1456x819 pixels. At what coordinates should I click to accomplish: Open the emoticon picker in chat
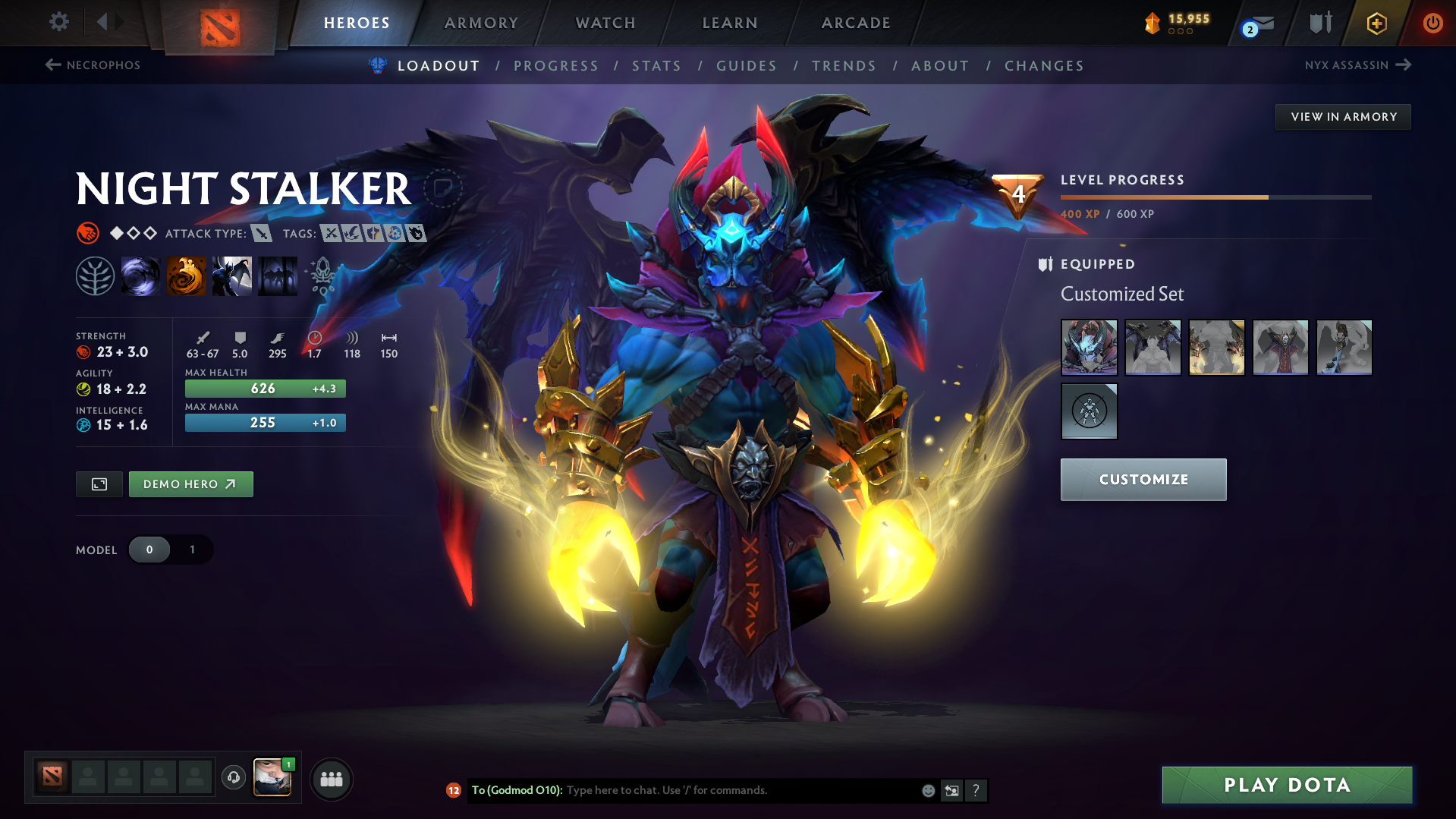coord(927,790)
